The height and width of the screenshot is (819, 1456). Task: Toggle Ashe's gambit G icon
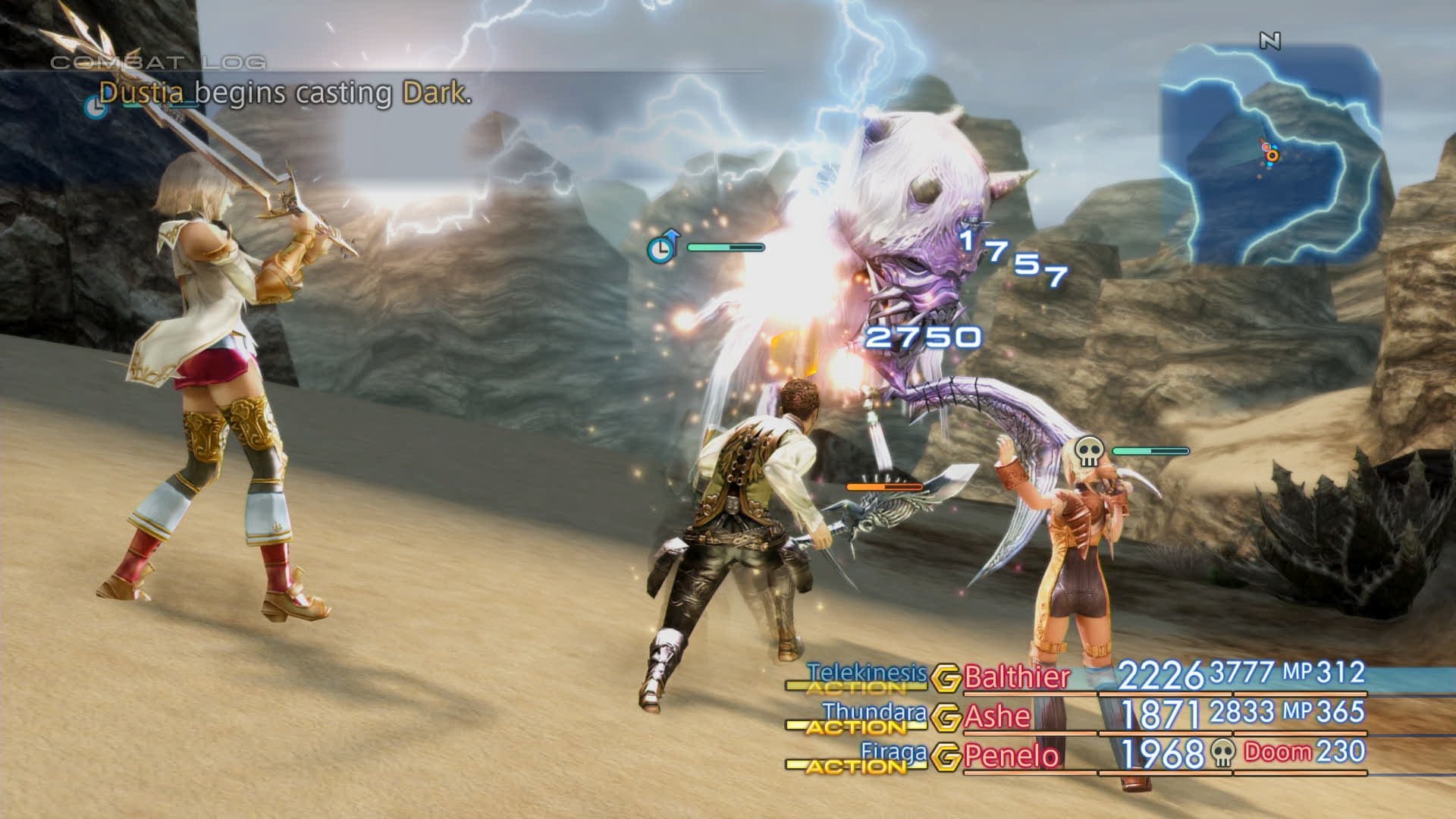coord(946,717)
